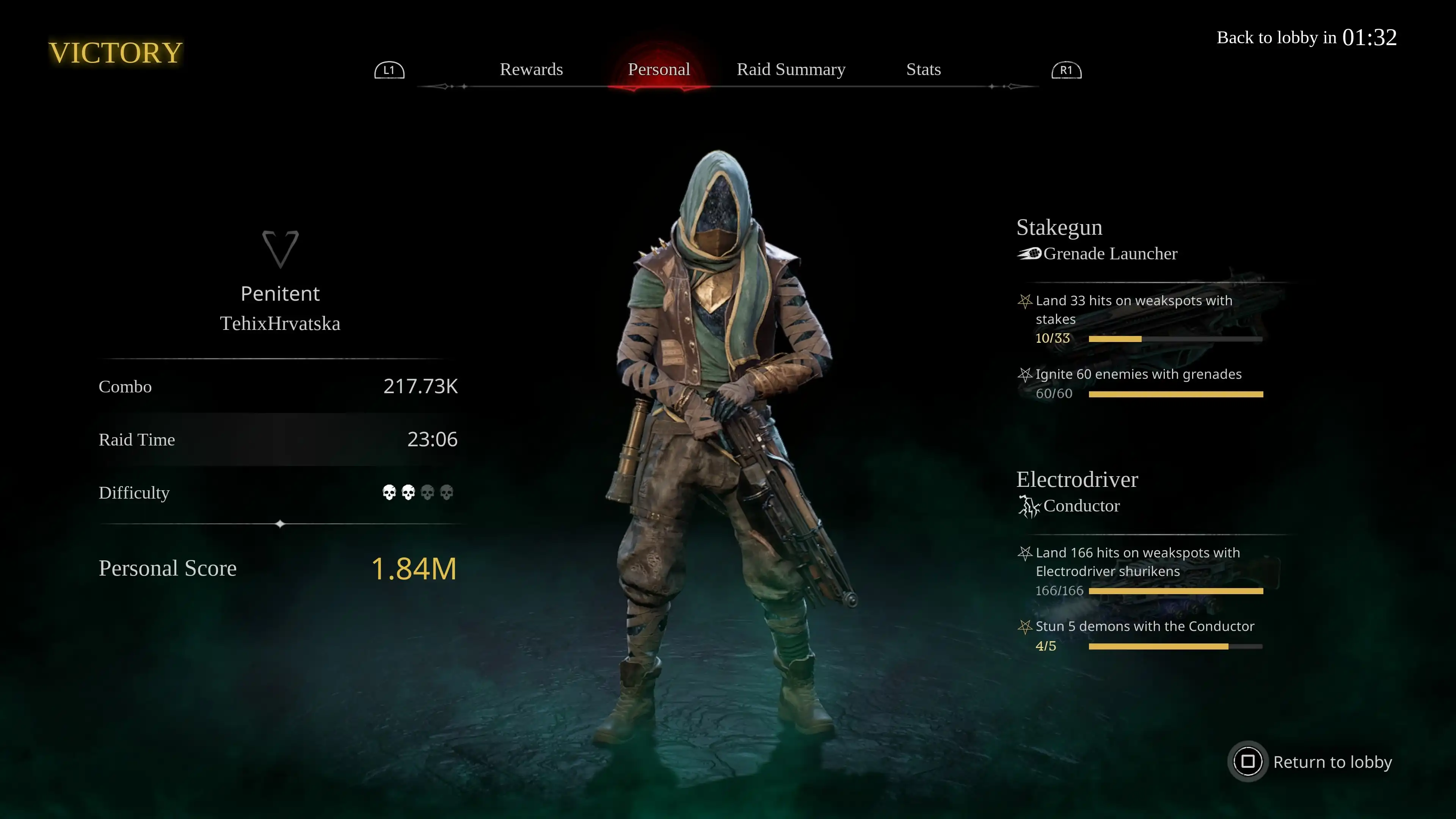Show the Stats tab
This screenshot has width=1456, height=819.
click(x=923, y=69)
